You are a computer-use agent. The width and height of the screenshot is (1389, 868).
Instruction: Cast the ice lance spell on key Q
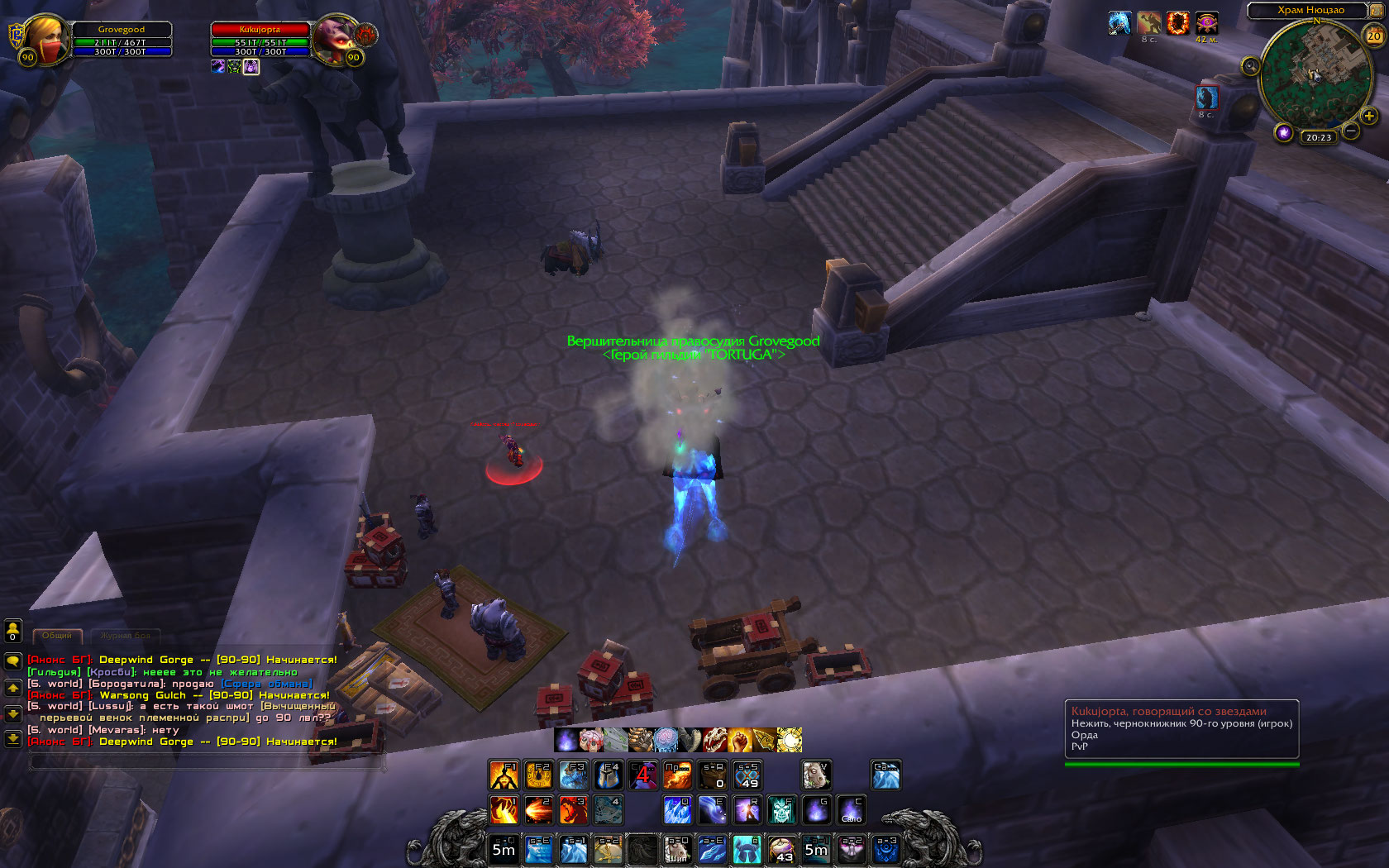point(677,810)
